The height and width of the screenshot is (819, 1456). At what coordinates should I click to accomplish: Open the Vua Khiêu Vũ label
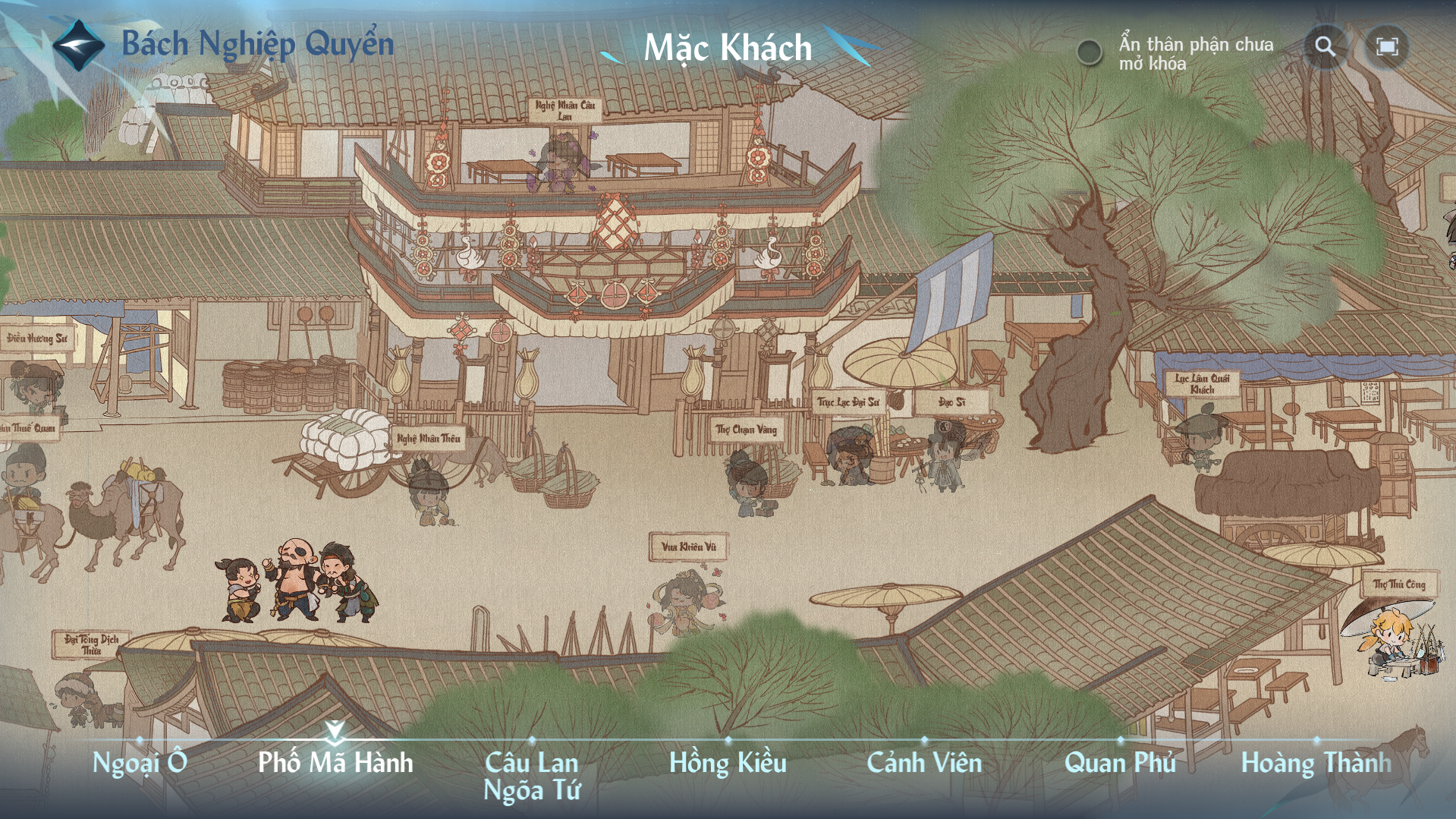[x=688, y=547]
